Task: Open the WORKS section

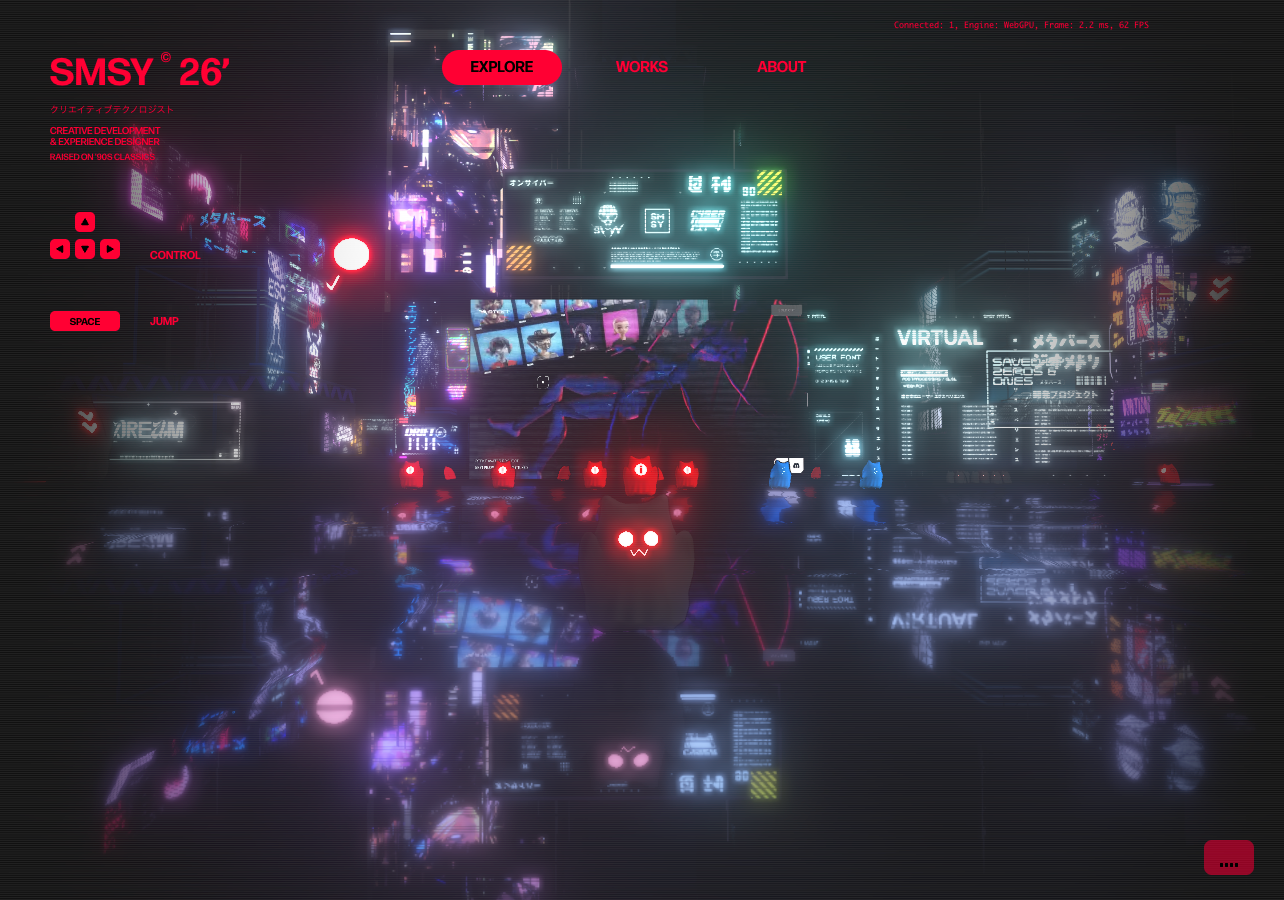Action: 641,67
